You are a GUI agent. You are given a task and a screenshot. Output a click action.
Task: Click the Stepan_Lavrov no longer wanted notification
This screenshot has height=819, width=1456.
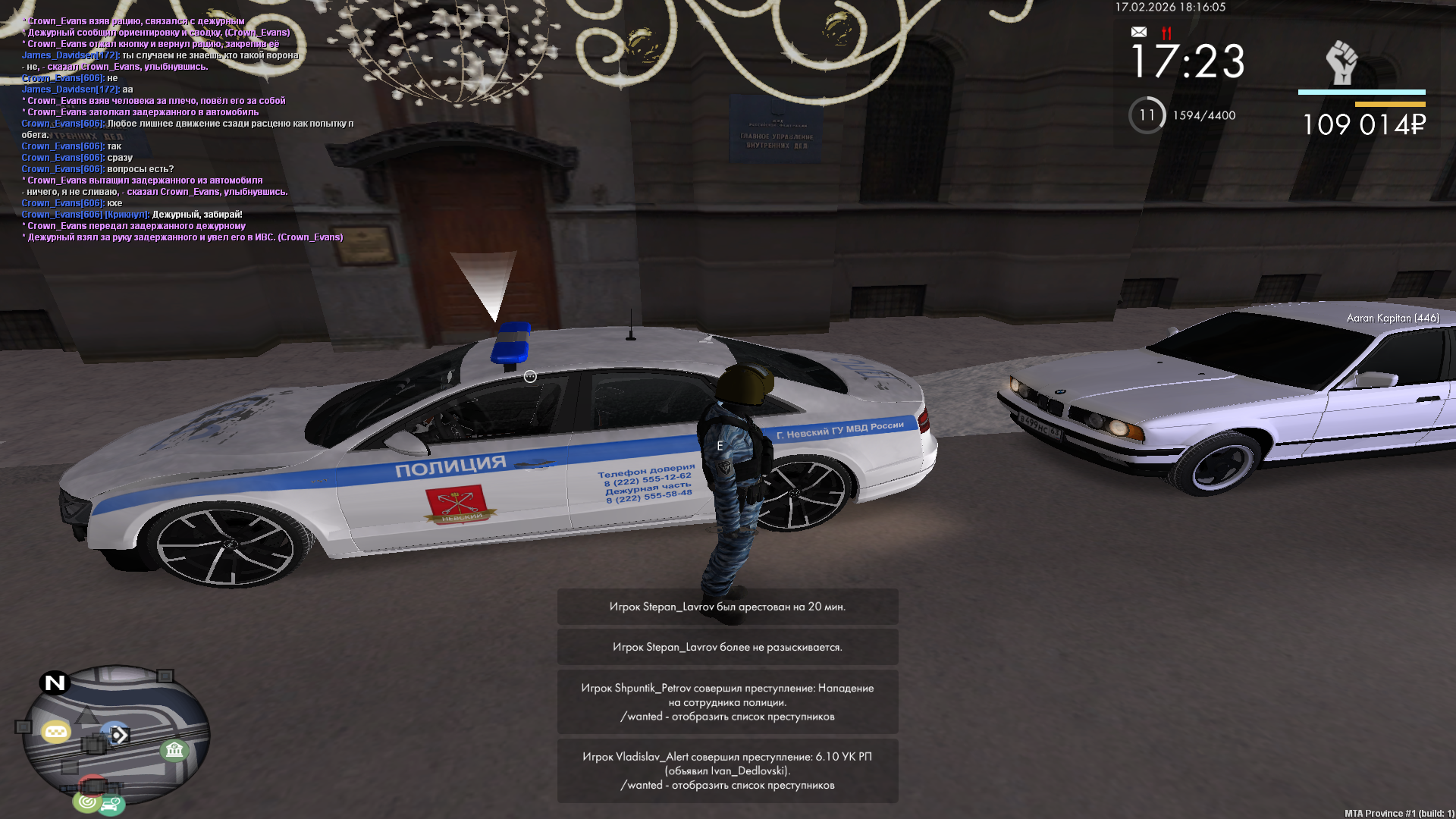(727, 647)
